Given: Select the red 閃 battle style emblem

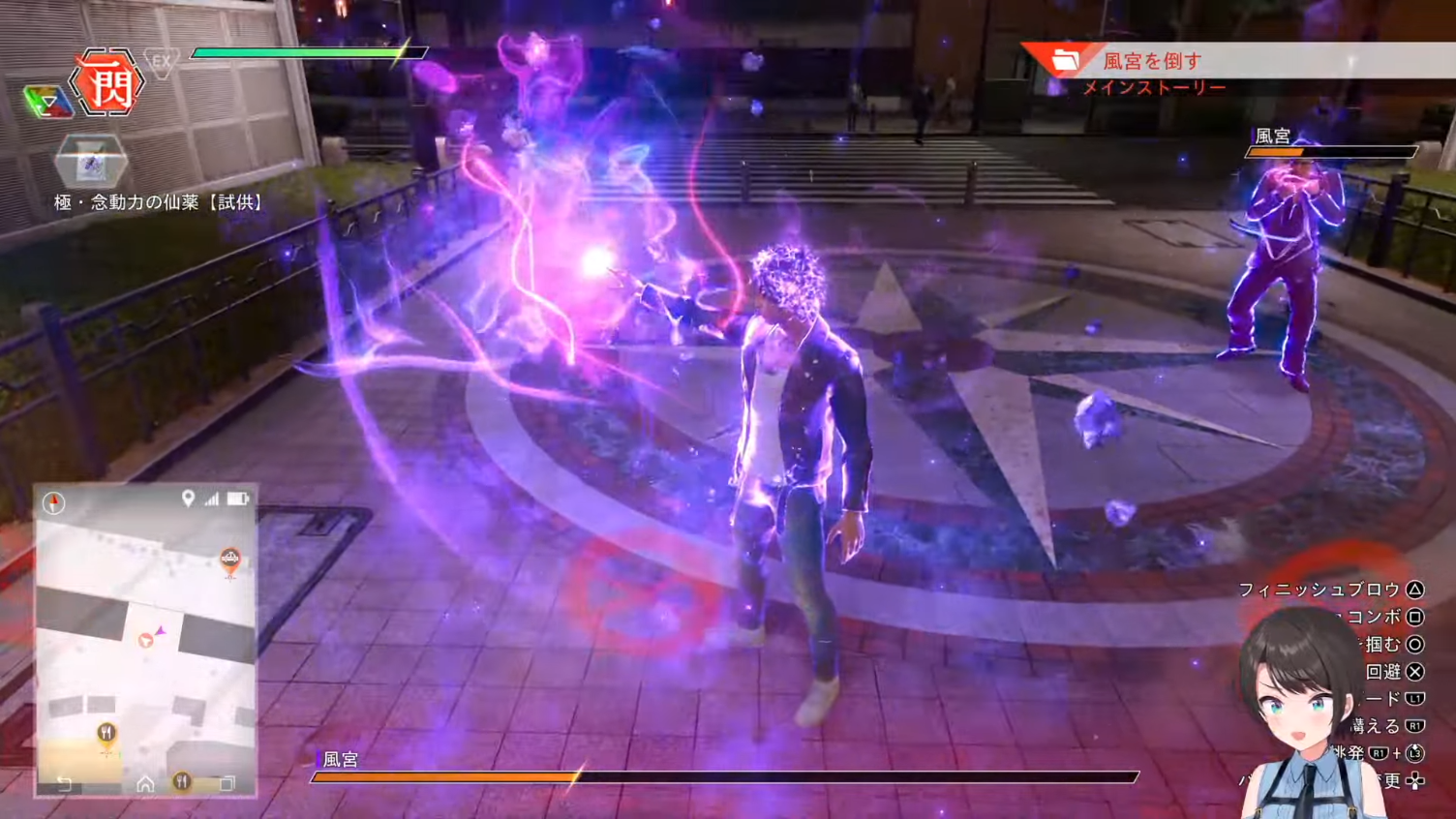Looking at the screenshot, I should coord(107,83).
